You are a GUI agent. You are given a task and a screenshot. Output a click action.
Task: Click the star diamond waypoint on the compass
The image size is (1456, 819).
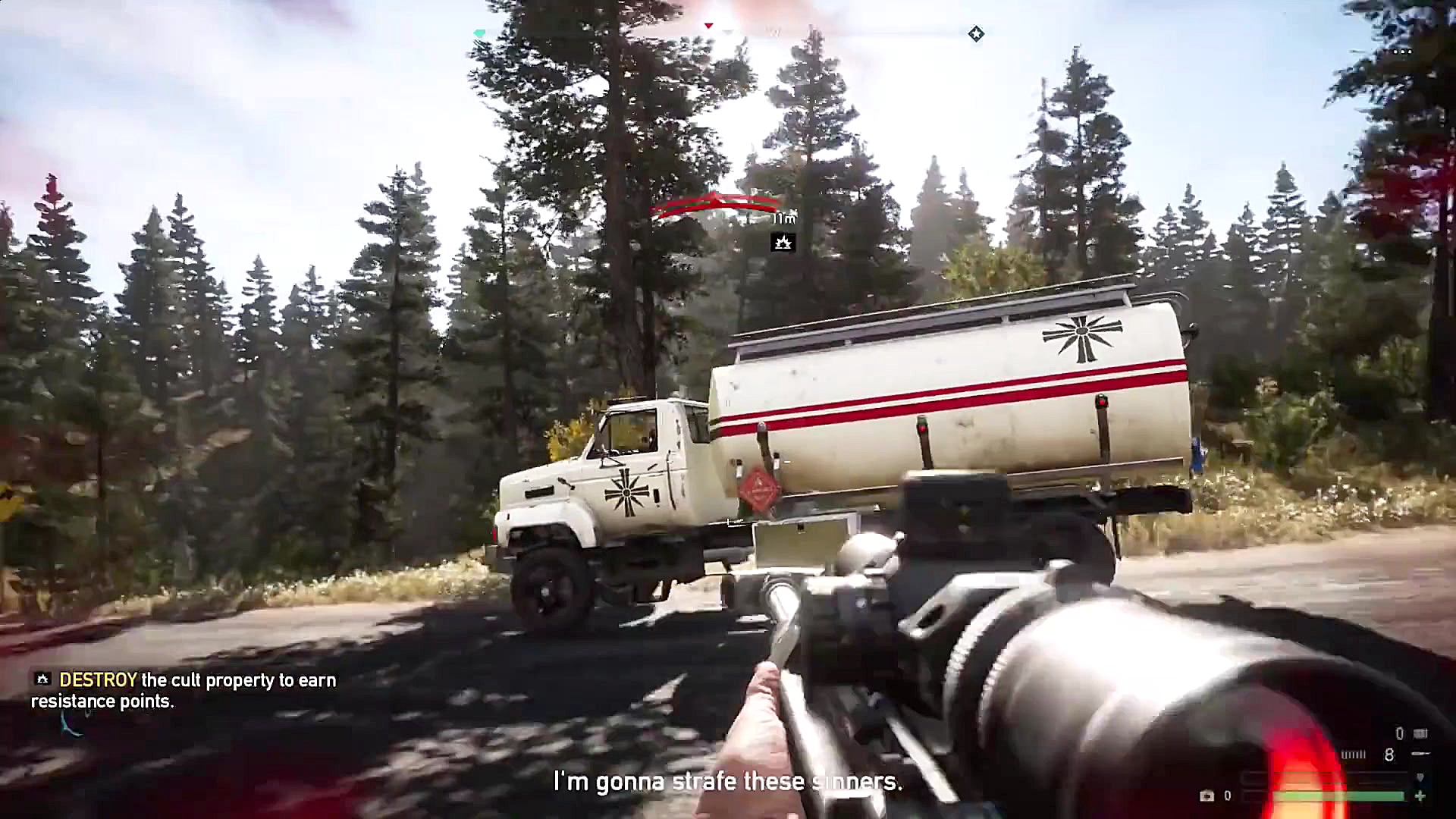click(977, 33)
